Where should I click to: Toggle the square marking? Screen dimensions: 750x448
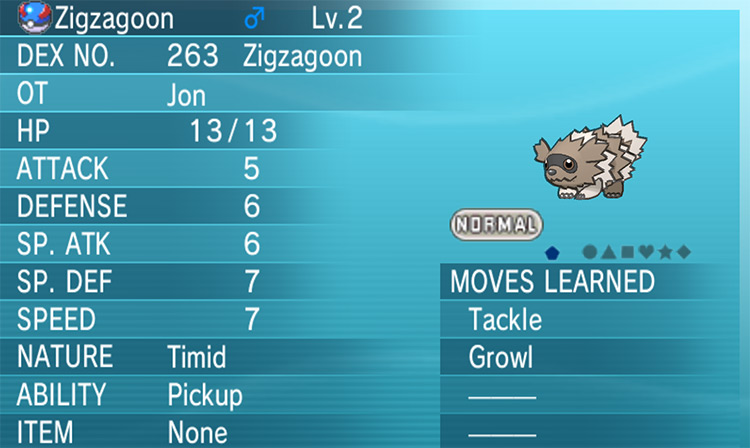[x=625, y=252]
